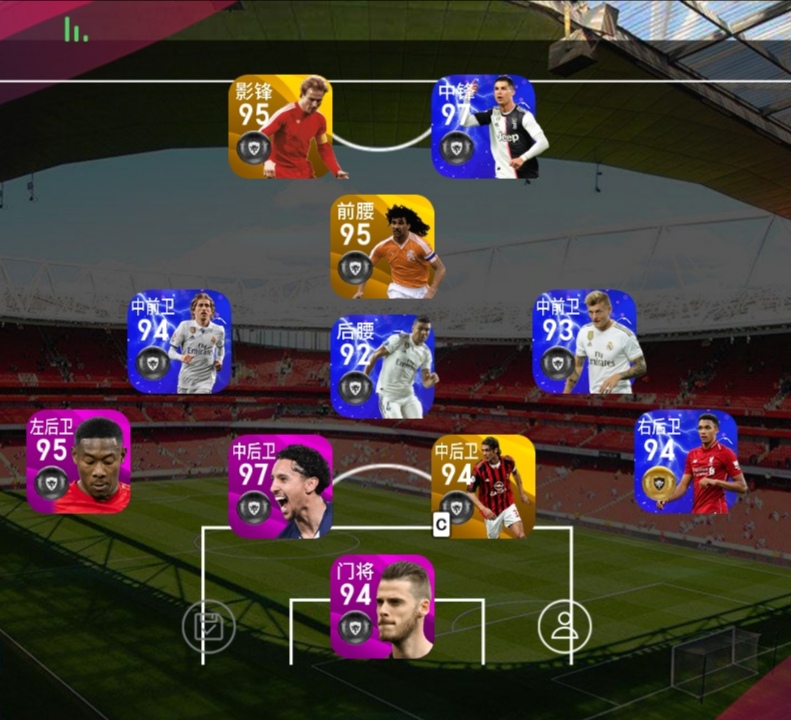Select the 左后卫 95 left back card
Screen dimensions: 791x720
79,461
